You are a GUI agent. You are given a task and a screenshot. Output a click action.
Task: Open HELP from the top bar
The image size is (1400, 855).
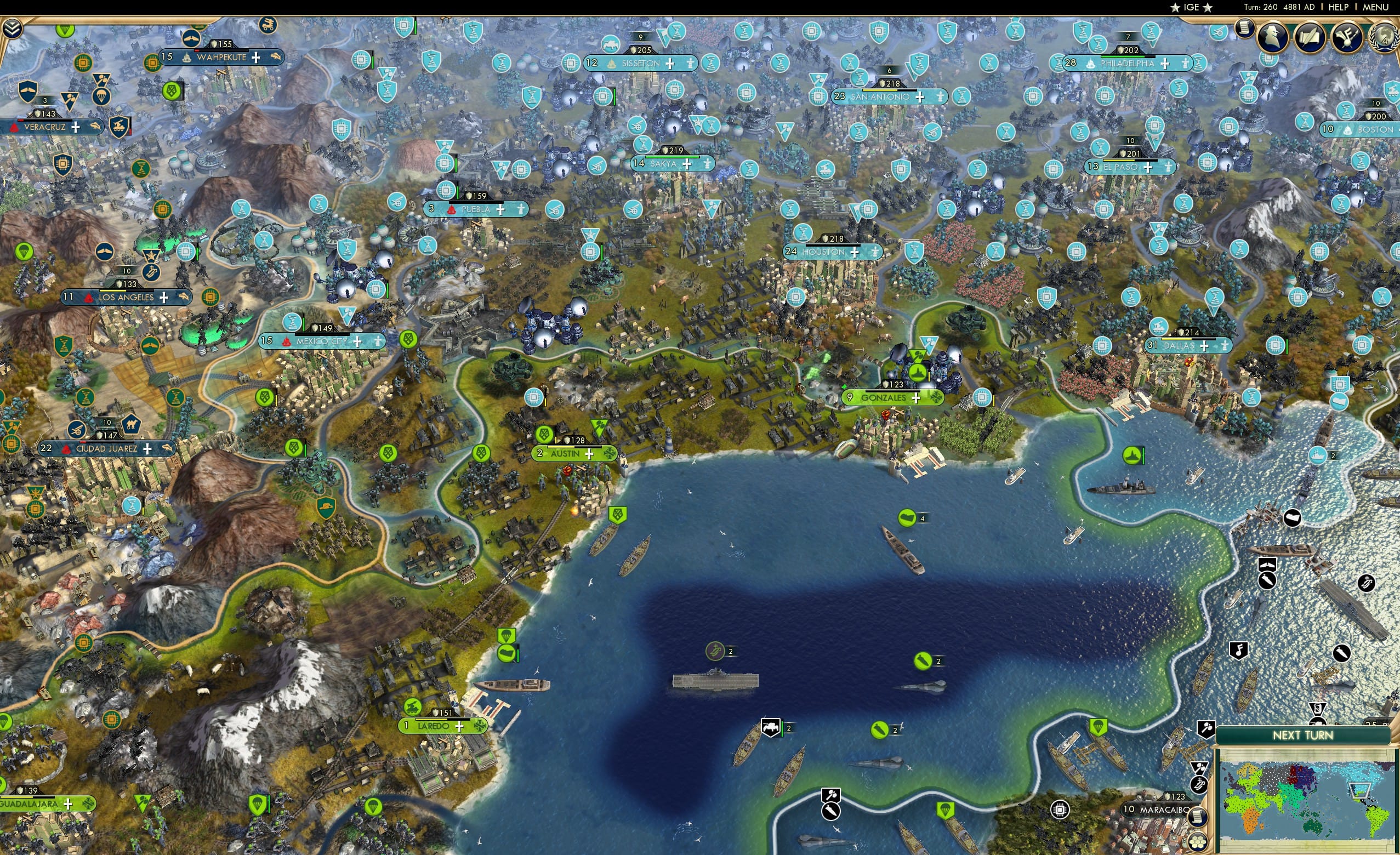[x=1339, y=7]
